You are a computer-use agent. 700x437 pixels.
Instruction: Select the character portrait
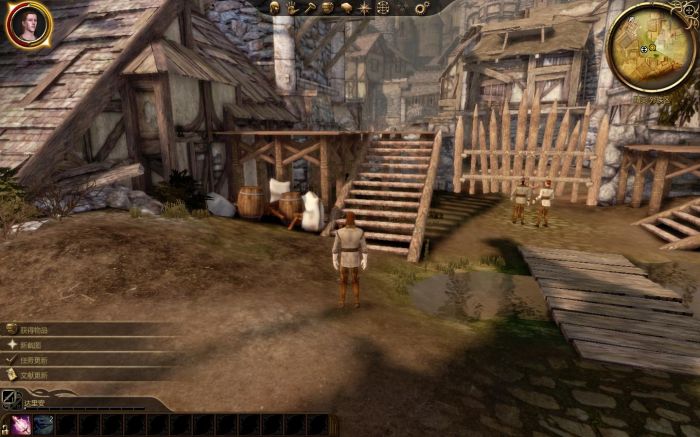coord(28,25)
